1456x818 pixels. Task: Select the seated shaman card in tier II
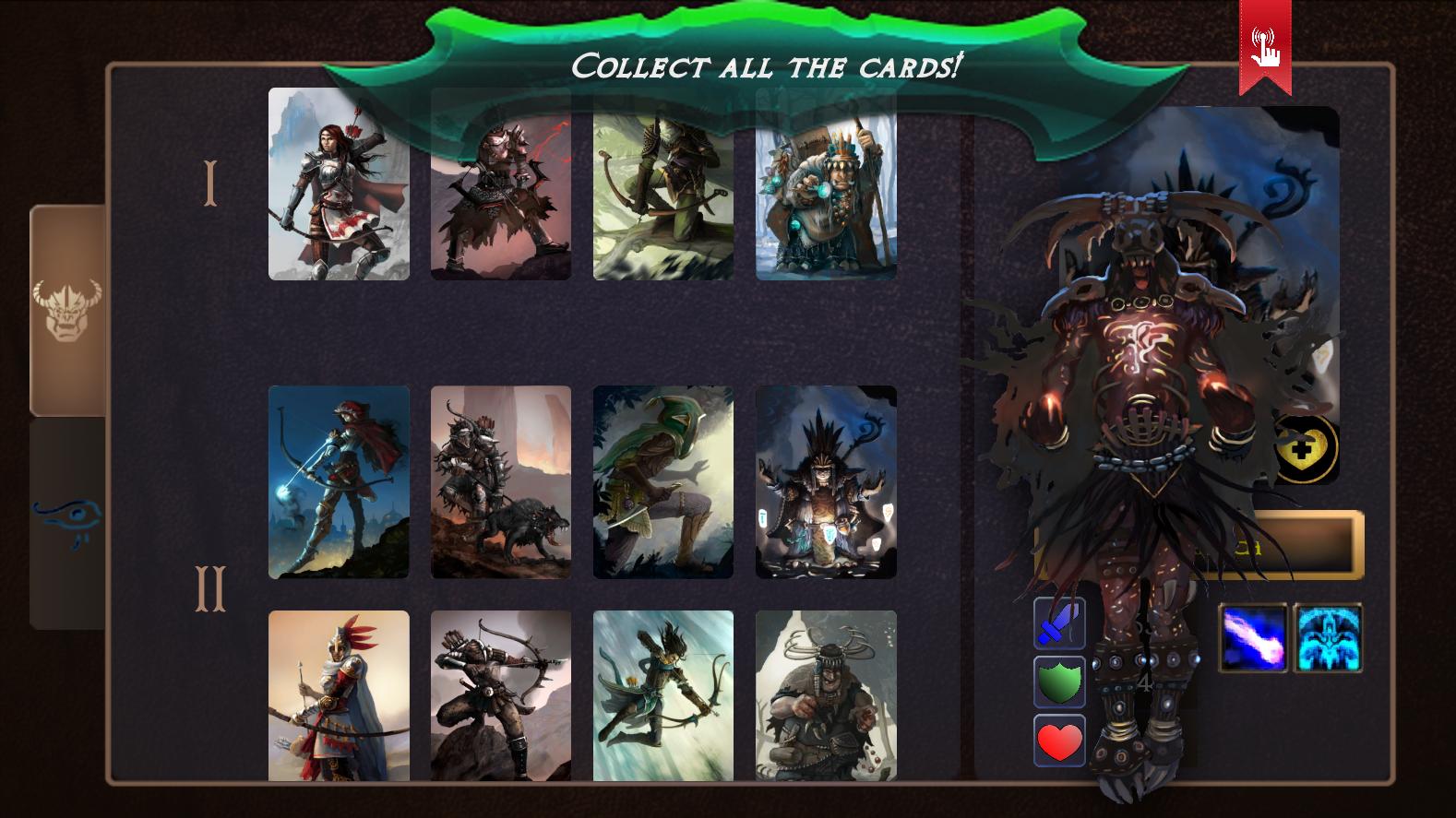pyautogui.click(x=825, y=481)
